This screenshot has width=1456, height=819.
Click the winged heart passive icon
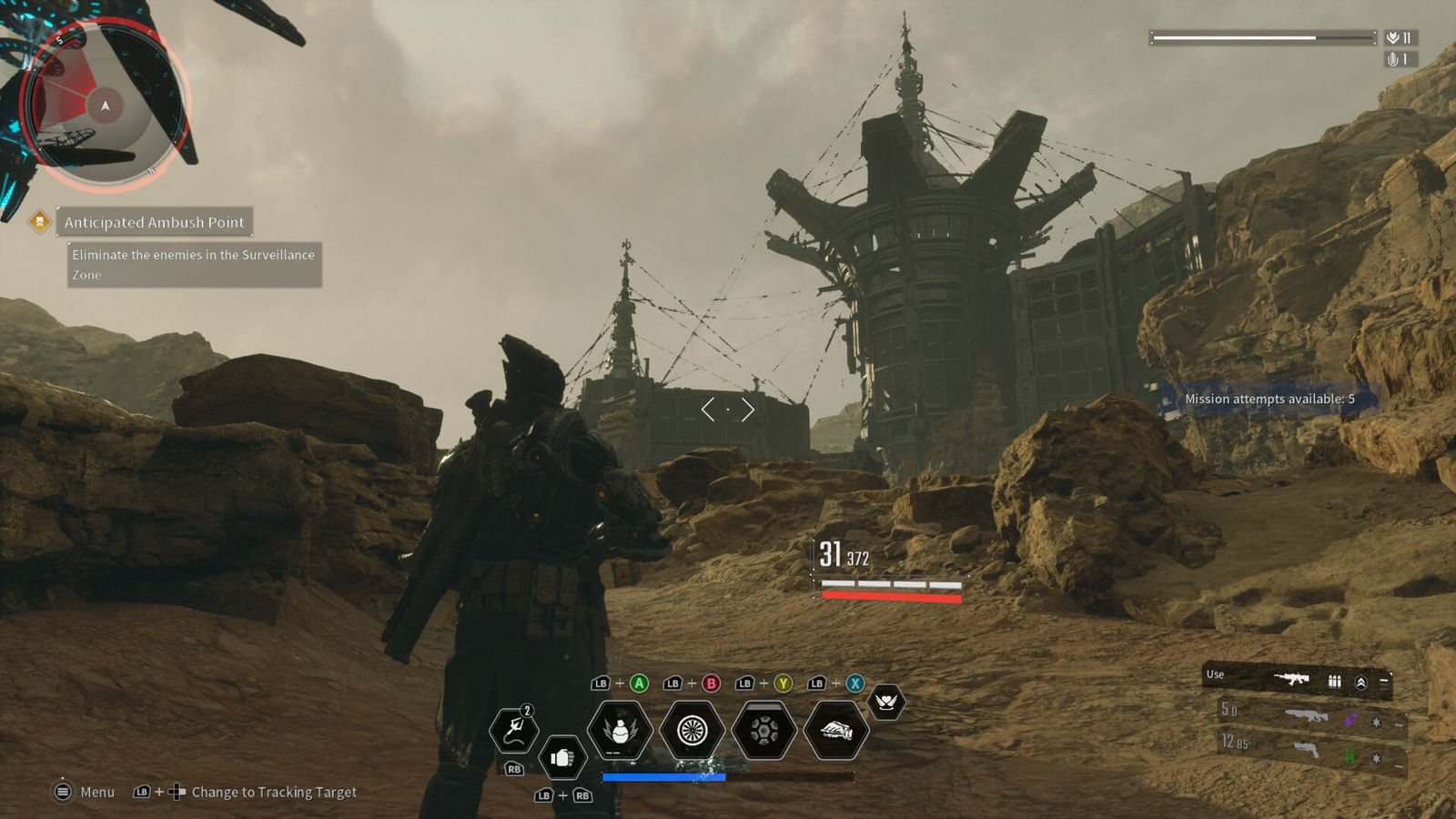(886, 702)
